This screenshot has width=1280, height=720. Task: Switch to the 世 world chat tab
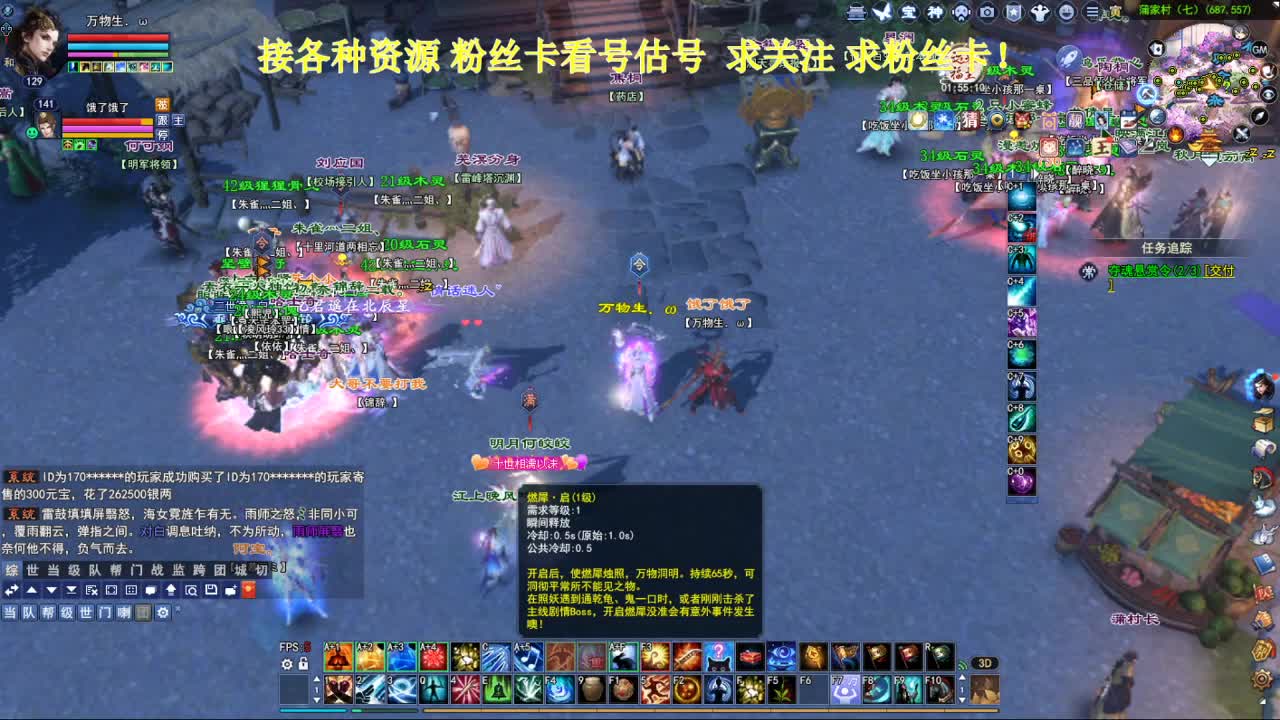coord(33,568)
